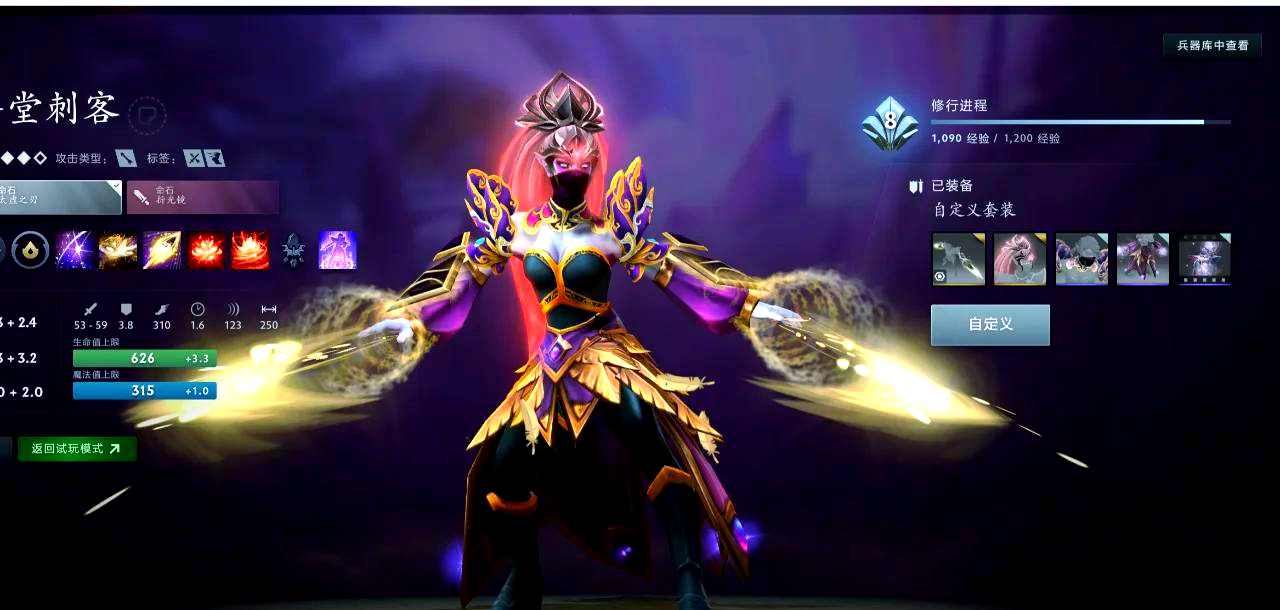This screenshot has width=1280, height=610.
Task: Select the last equipped full-hero set thumbnail
Action: 1203,259
